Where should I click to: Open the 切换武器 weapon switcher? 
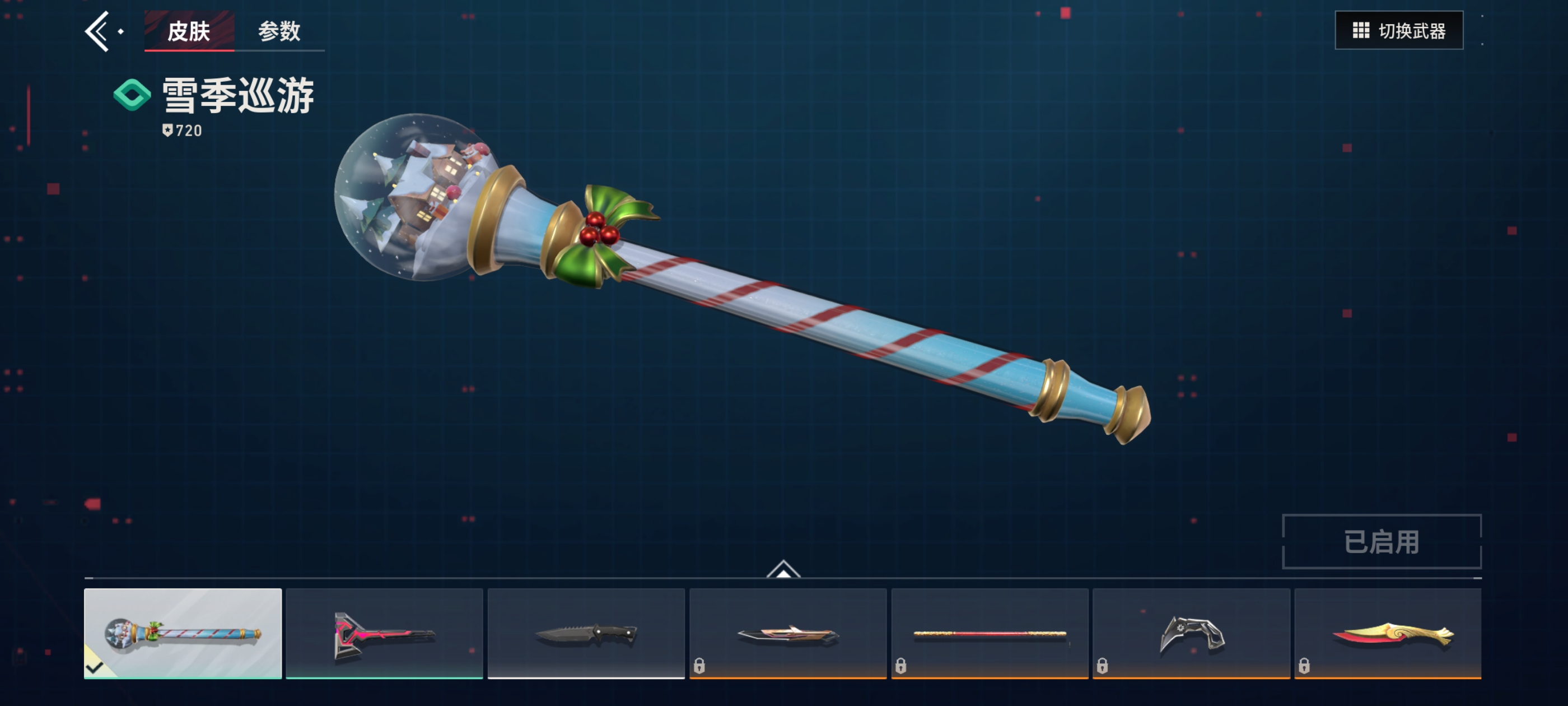point(1398,30)
